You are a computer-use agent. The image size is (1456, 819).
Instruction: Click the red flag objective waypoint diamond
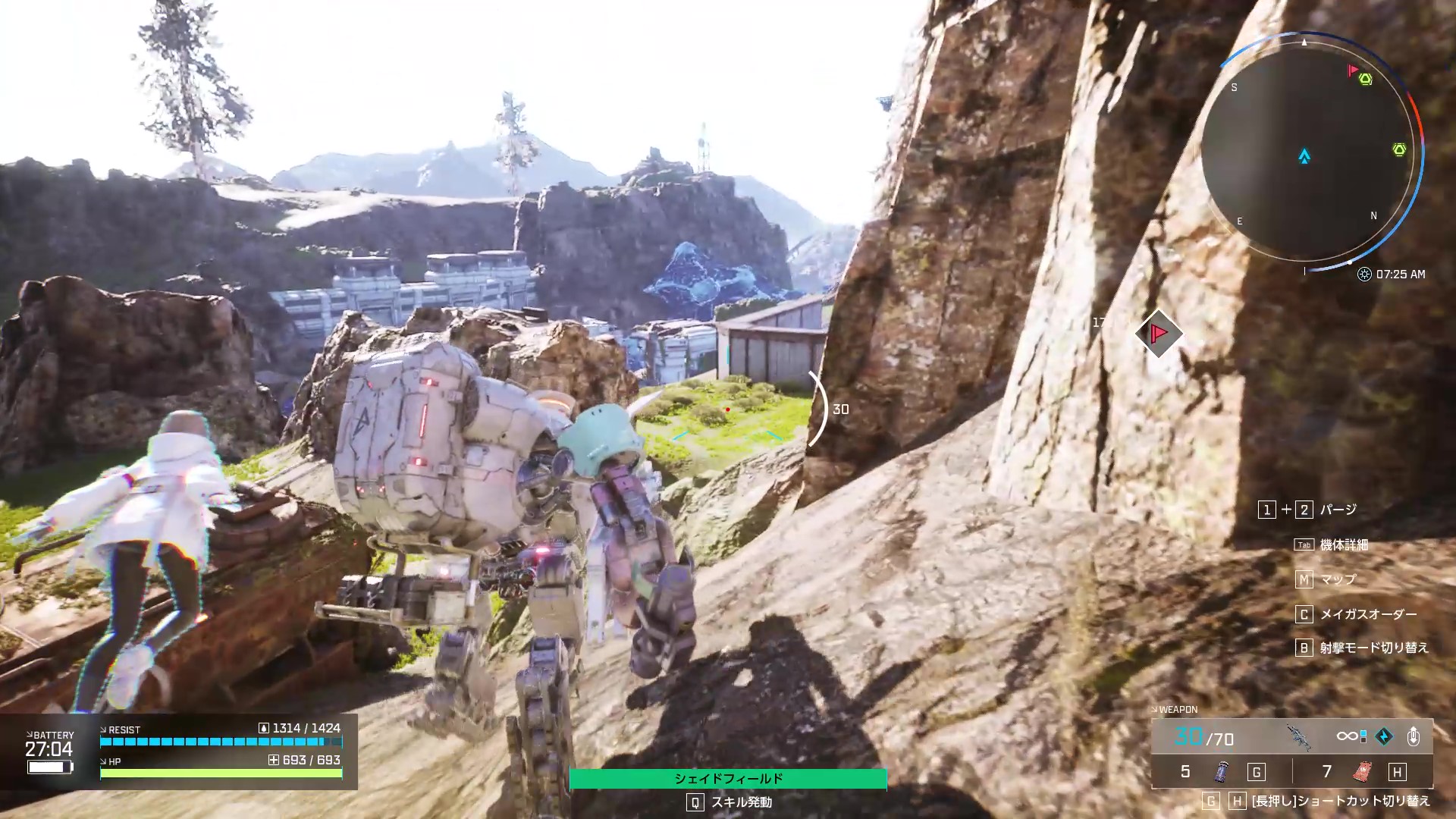tap(1159, 333)
